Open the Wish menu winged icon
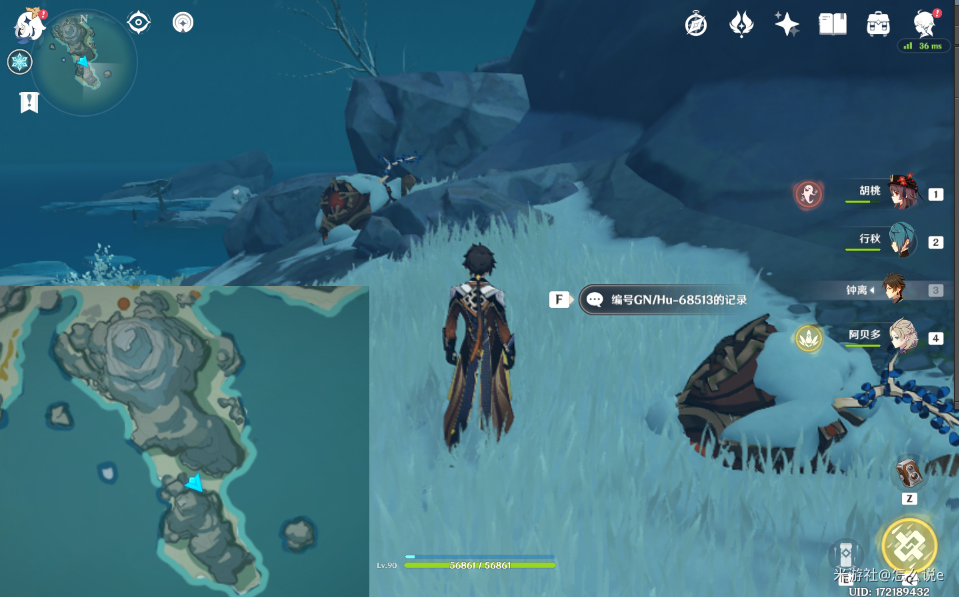The height and width of the screenshot is (597, 959). [x=741, y=24]
